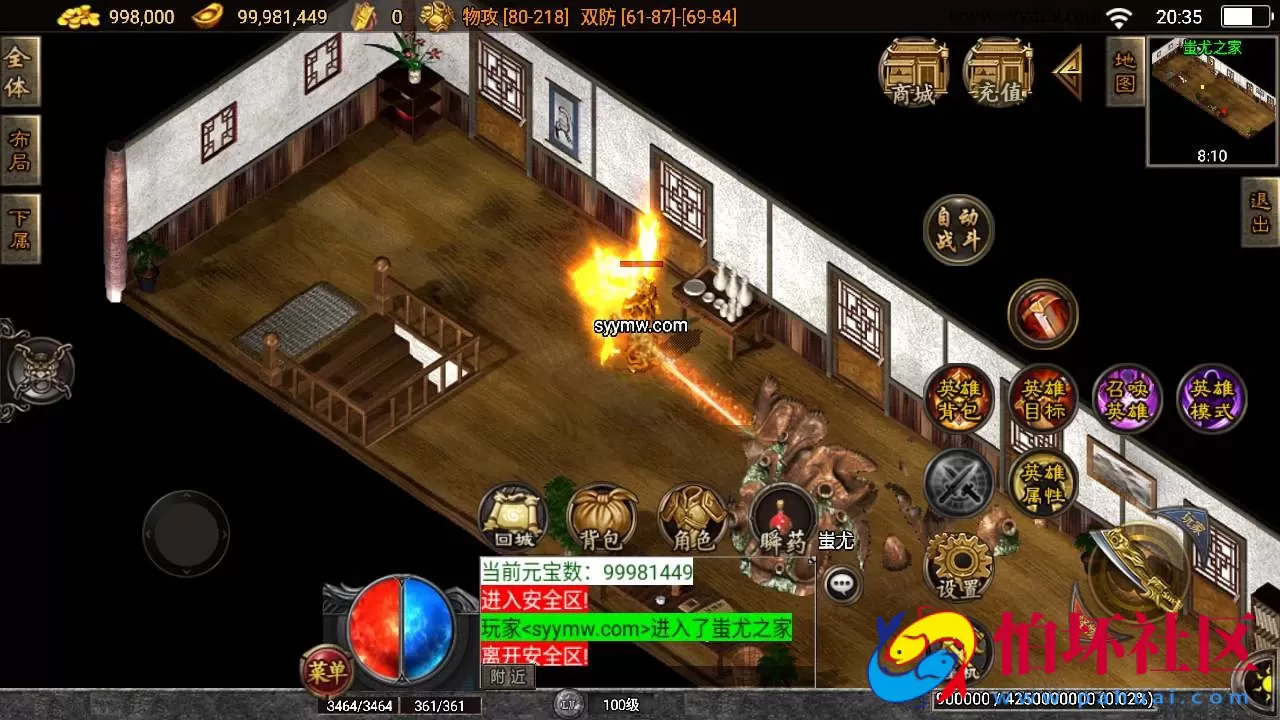Toggle 自动战斗 auto battle mode
Viewport: 1280px width, 720px height.
click(x=957, y=228)
